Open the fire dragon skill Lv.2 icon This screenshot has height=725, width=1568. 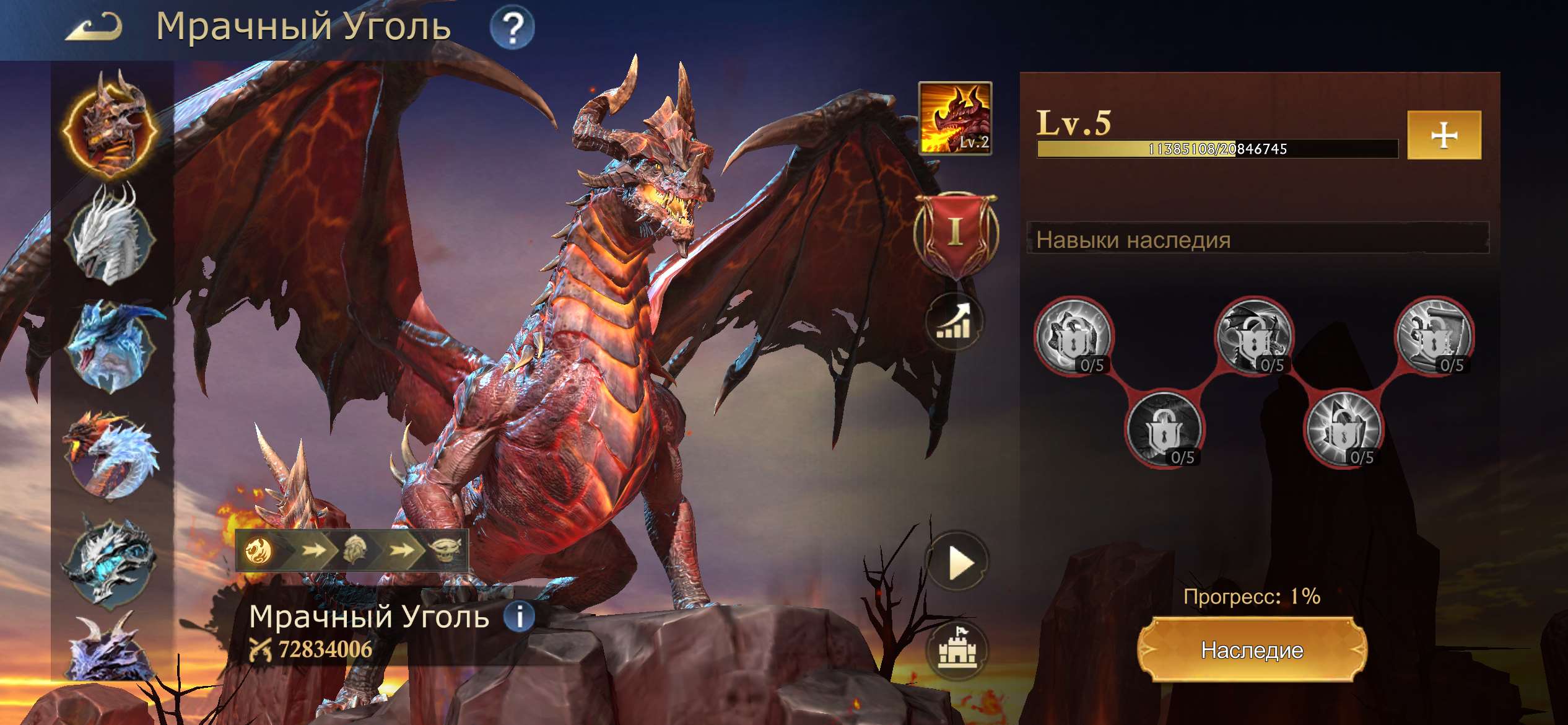pyautogui.click(x=954, y=118)
